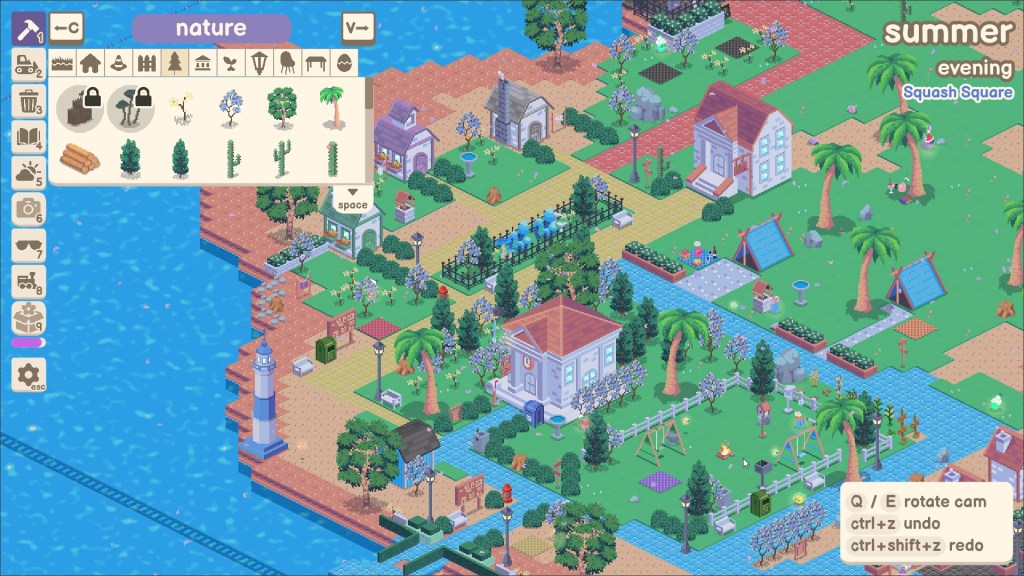1024x576 pixels.
Task: Show the table furniture category tab
Action: pyautogui.click(x=316, y=64)
